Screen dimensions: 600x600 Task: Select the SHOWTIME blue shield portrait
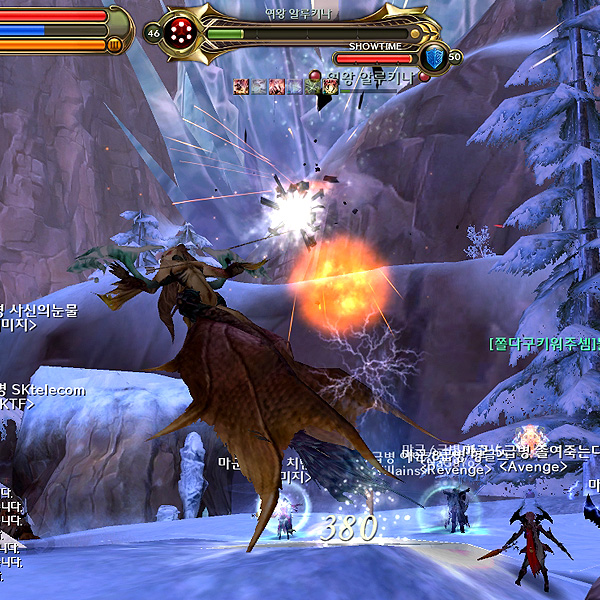(x=433, y=56)
